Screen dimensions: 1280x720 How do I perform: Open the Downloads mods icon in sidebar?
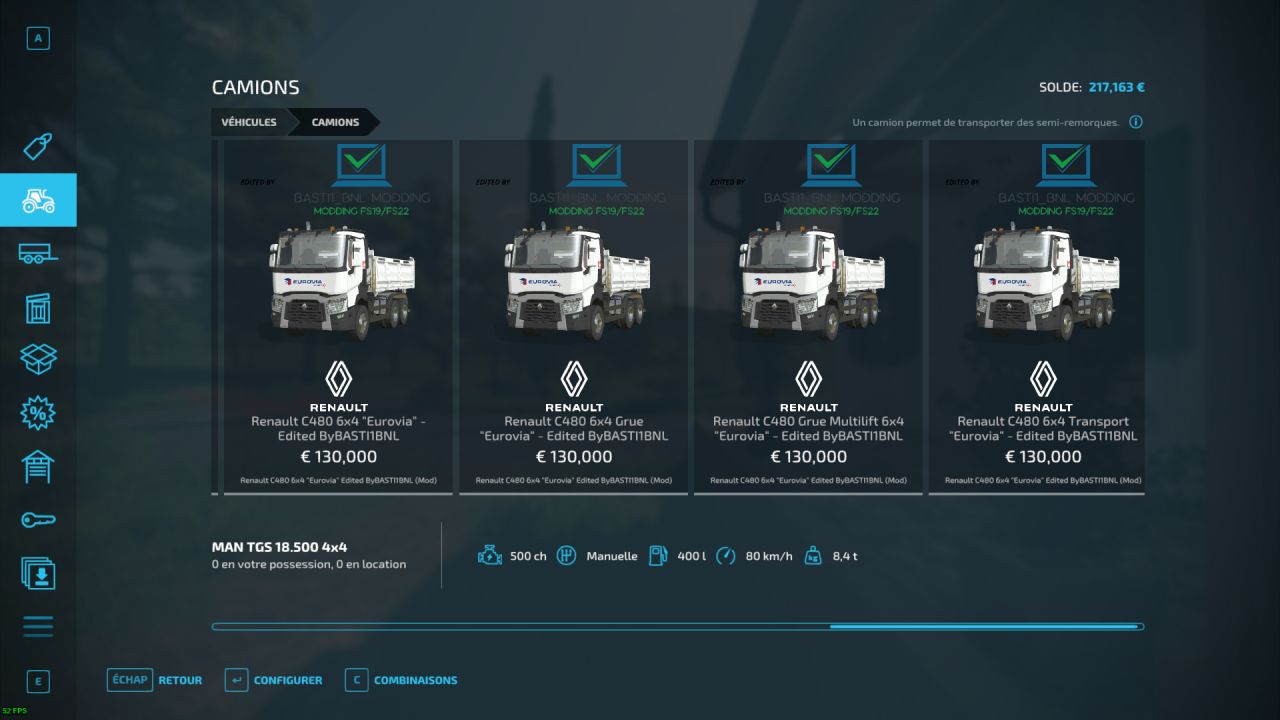pyautogui.click(x=38, y=574)
